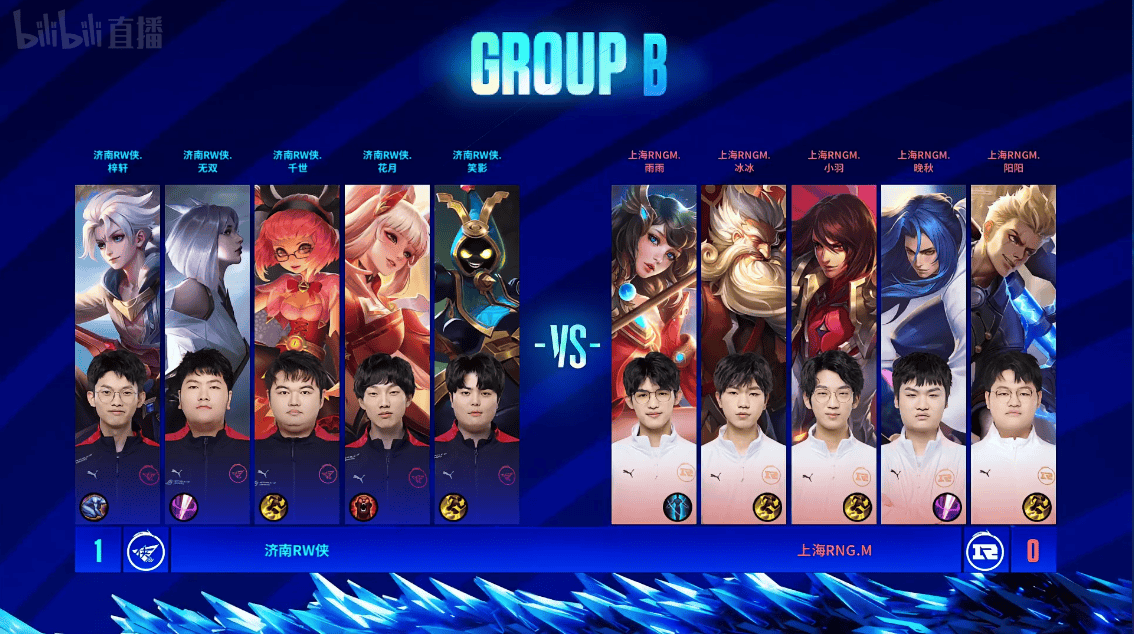Click 梓轩's blue summoner spell icon

click(x=95, y=507)
